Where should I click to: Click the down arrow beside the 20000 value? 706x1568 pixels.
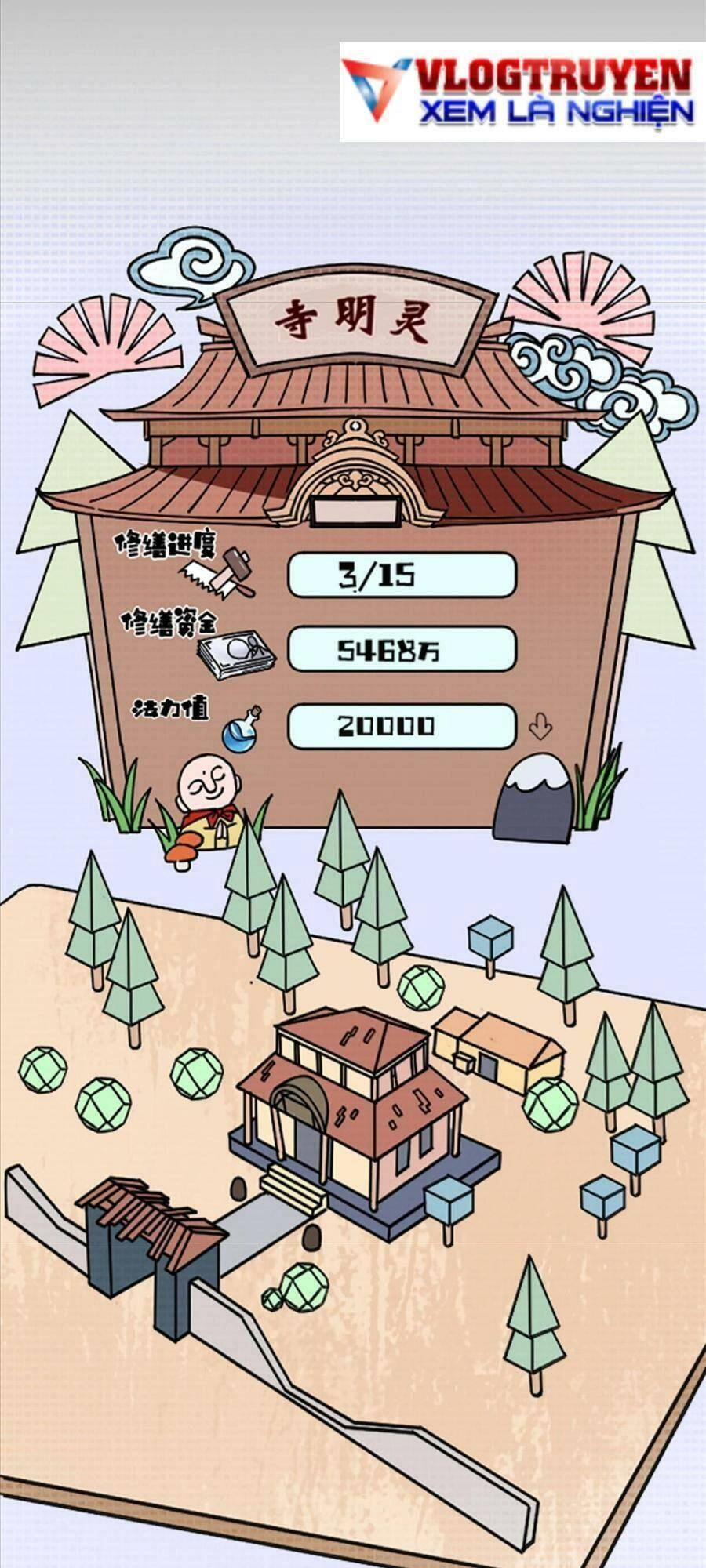[x=540, y=727]
